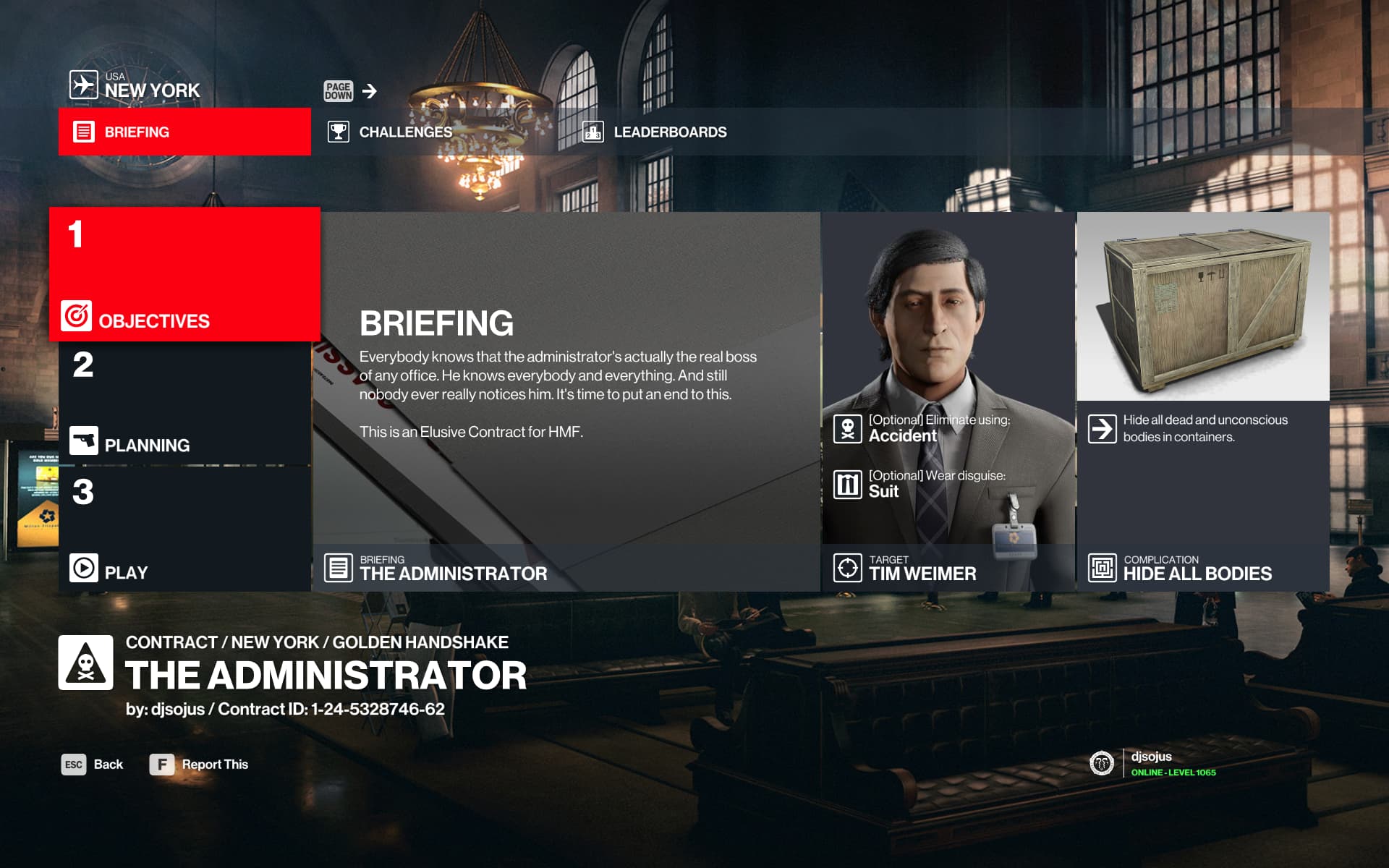Open the Hide All Bodies complication tile
This screenshot has height=868, width=1389.
(1203, 401)
